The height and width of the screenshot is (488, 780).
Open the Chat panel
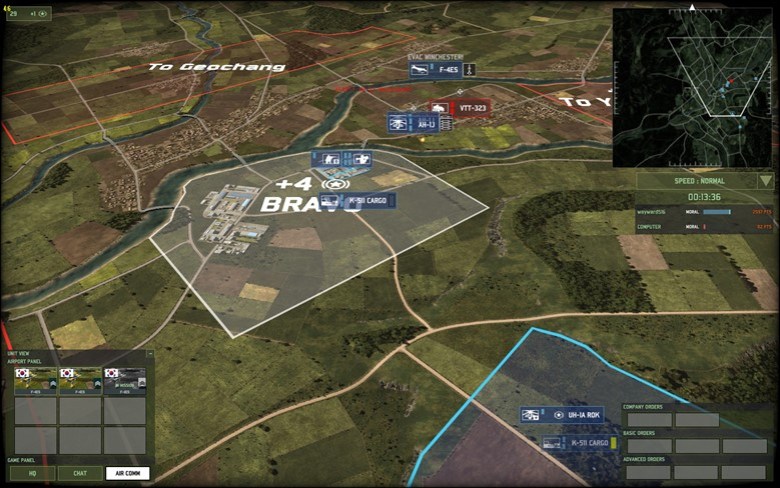79,473
